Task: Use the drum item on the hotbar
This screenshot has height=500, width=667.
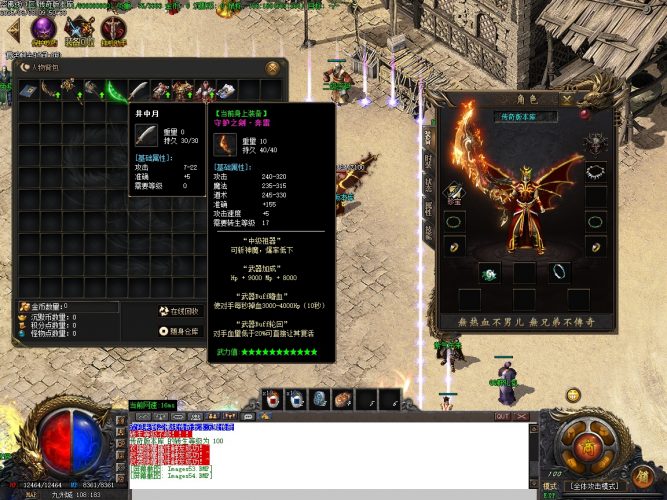Action: point(342,399)
